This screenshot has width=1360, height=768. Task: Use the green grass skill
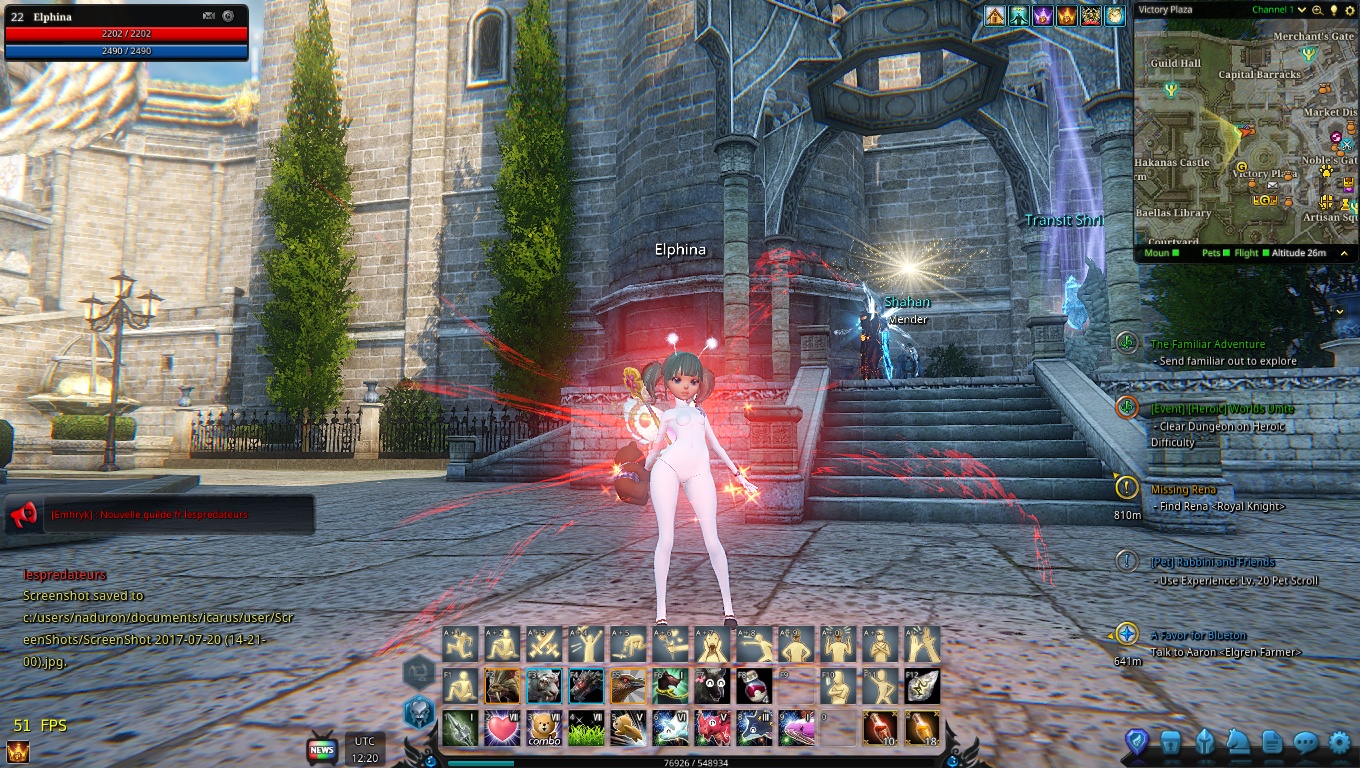(586, 728)
